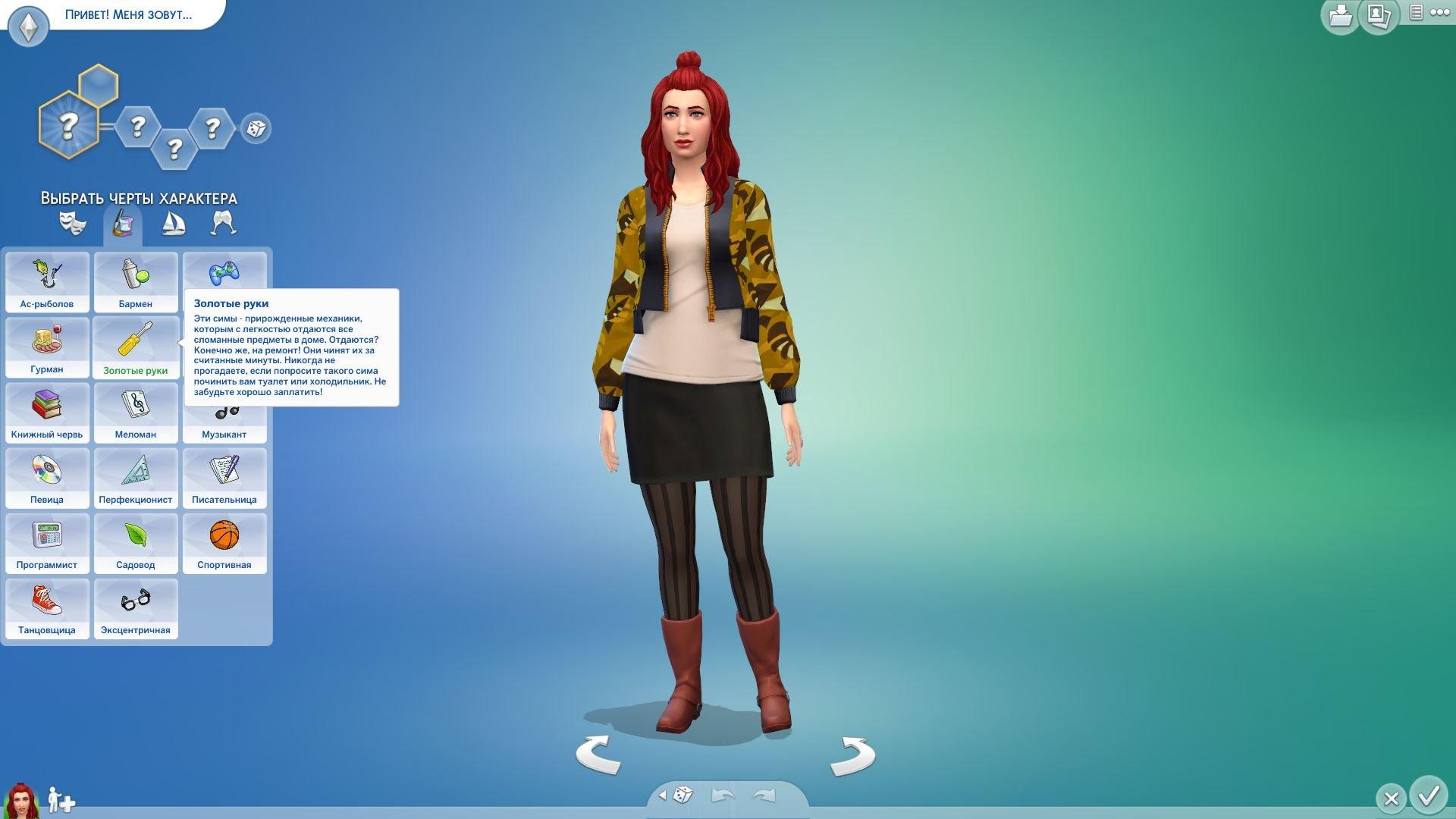This screenshot has width=1456, height=819.
Task: Choose the Бармен trait
Action: [136, 281]
